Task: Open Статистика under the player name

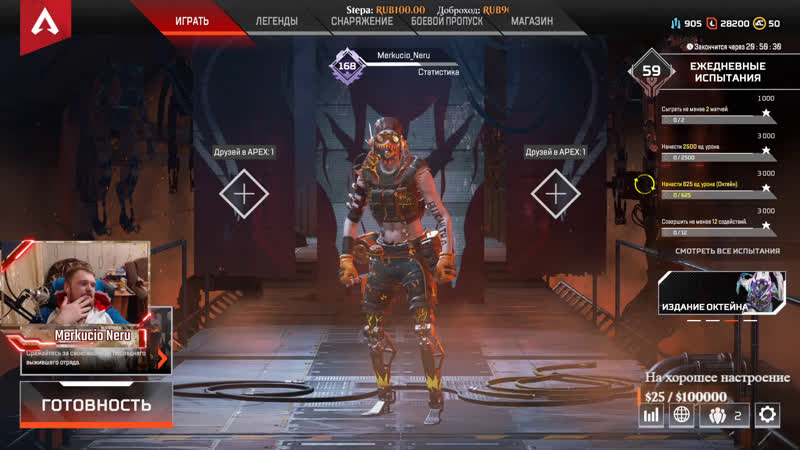Action: coord(438,72)
